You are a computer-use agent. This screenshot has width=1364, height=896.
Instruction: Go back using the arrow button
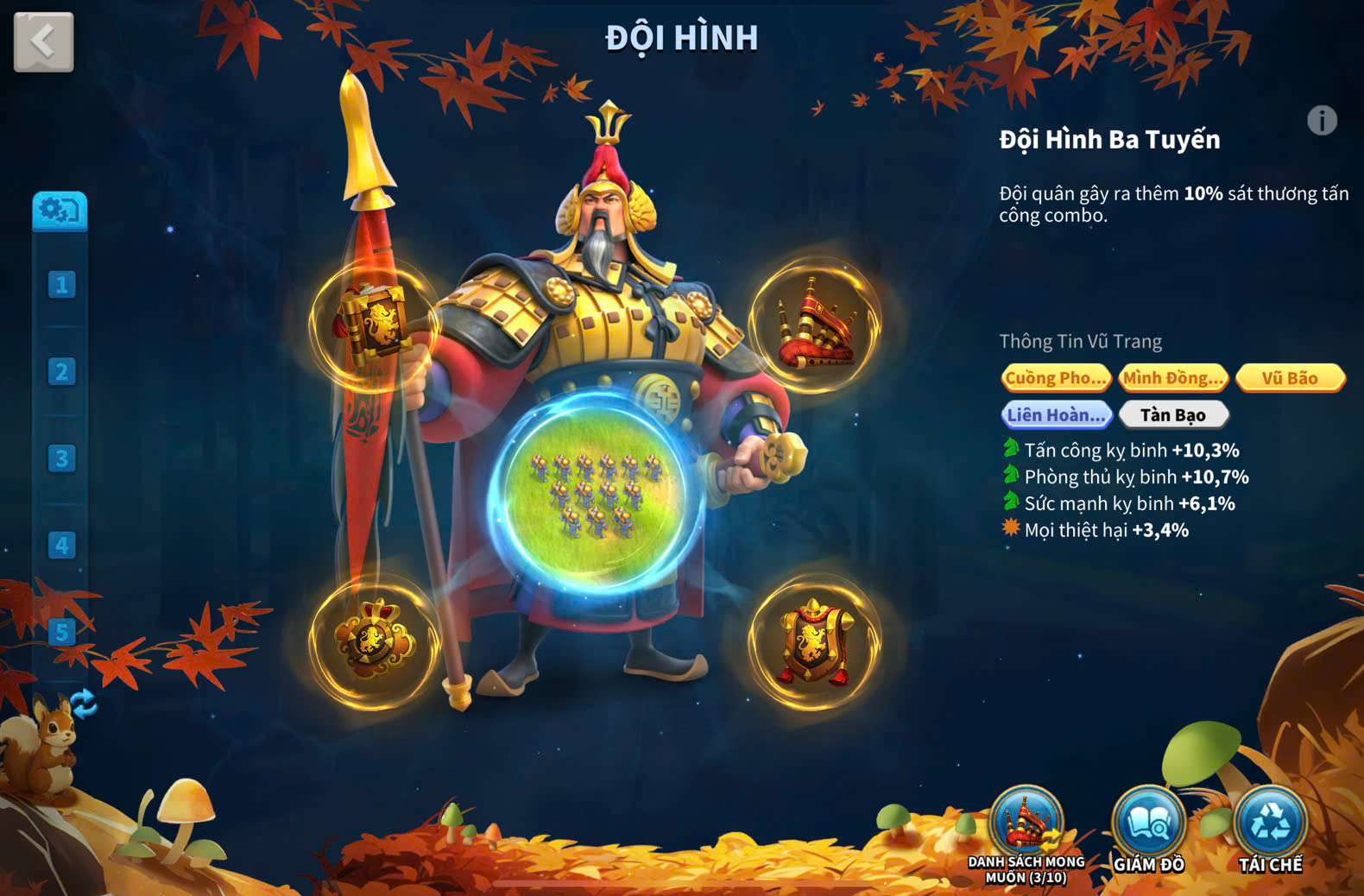43,41
